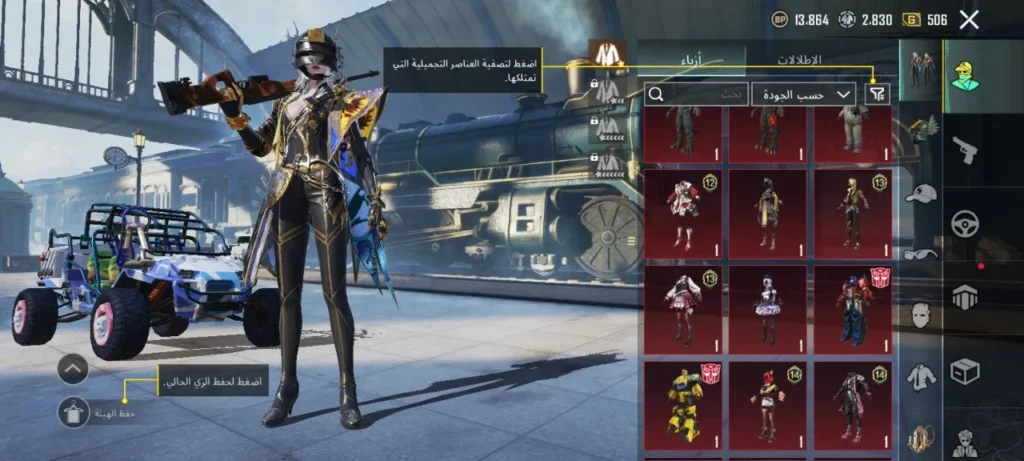Open the filter for owned cosmetics

pyautogui.click(x=876, y=94)
